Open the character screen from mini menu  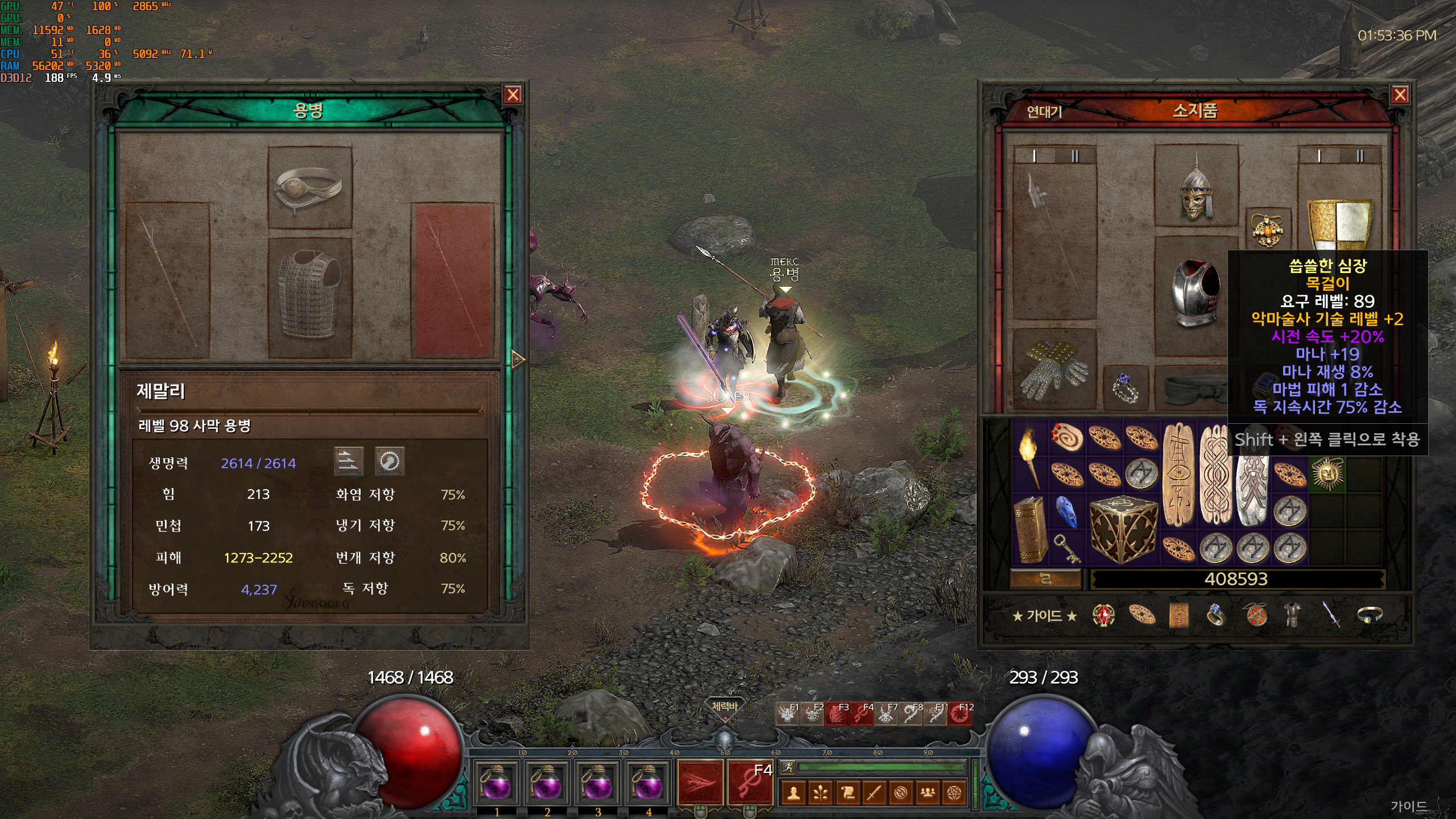pyautogui.click(x=794, y=792)
